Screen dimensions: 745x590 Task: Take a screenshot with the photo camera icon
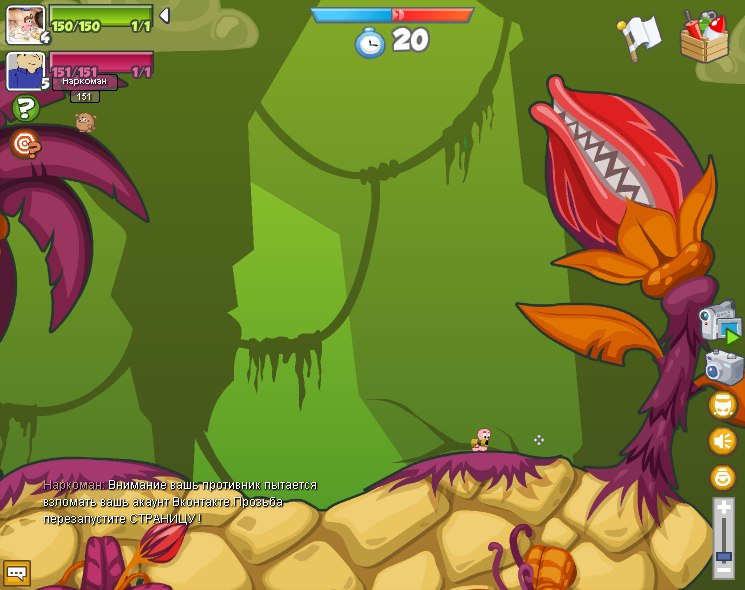(723, 367)
